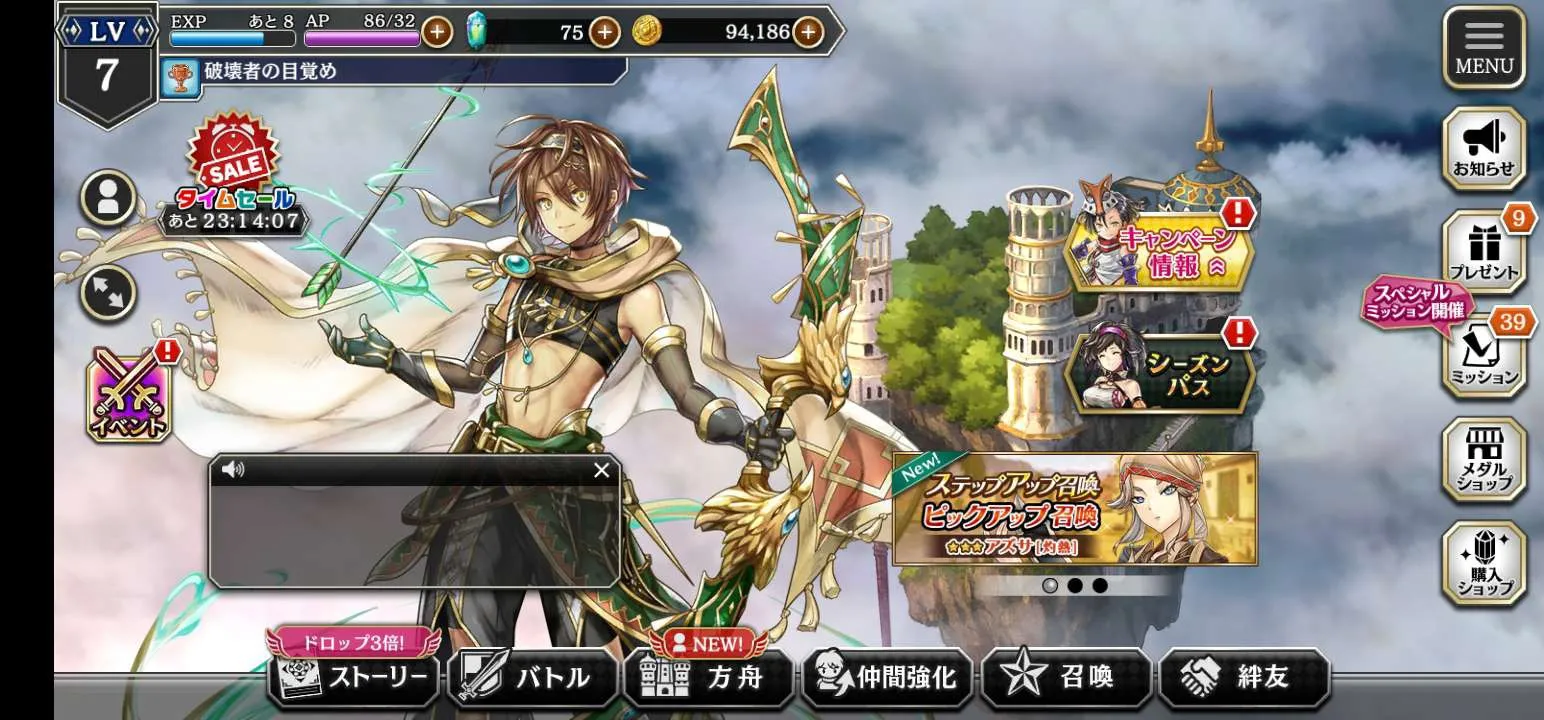Select ストーリー in the bottom bar
Image resolution: width=1544 pixels, height=720 pixels.
coord(353,678)
